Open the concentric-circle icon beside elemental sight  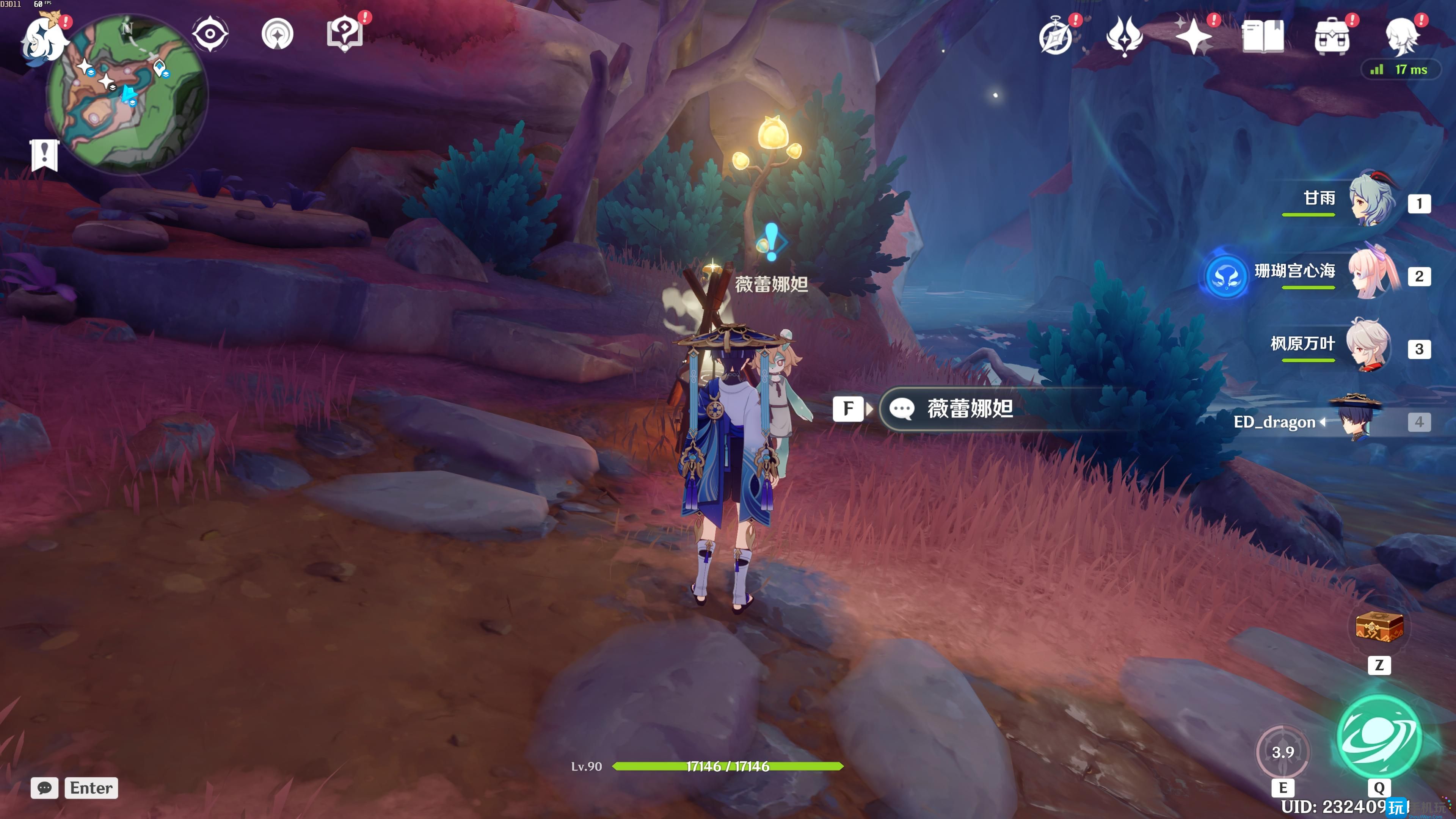(278, 34)
